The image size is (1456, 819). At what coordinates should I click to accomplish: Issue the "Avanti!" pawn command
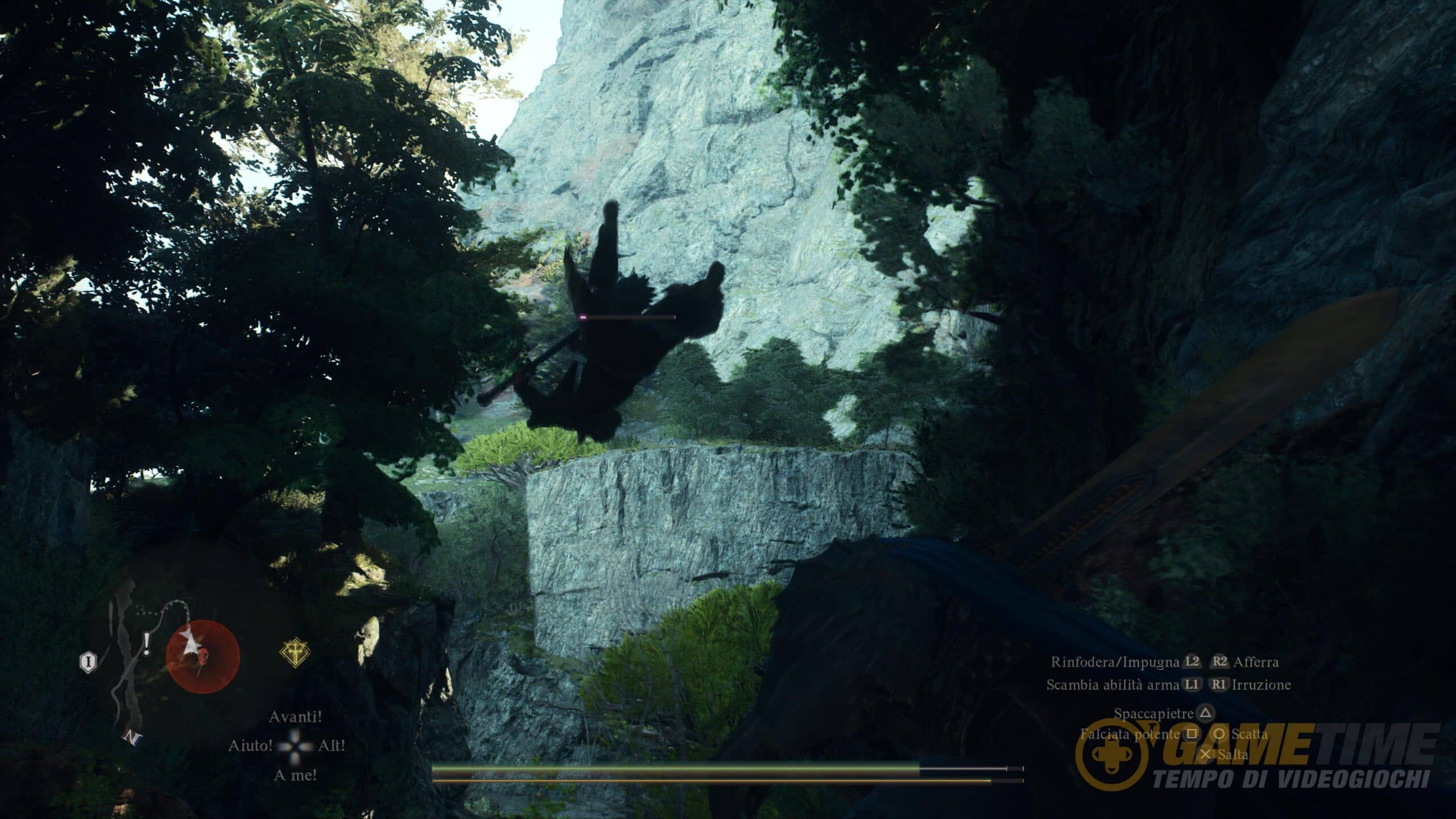pyautogui.click(x=295, y=717)
